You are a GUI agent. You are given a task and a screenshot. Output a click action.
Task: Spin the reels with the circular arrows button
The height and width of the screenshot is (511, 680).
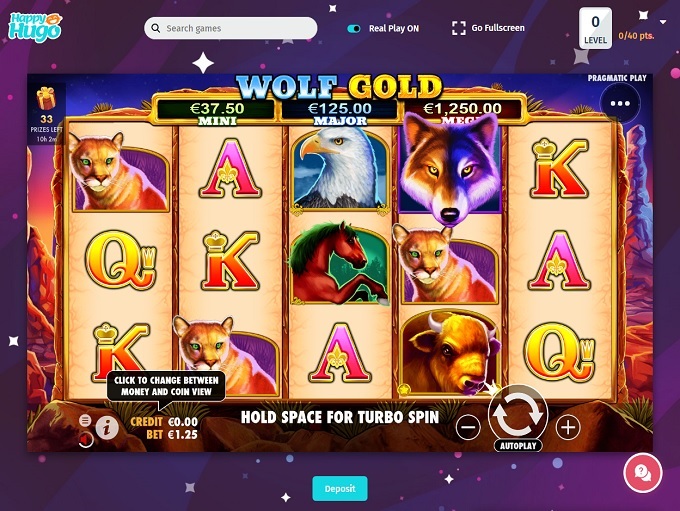517,412
